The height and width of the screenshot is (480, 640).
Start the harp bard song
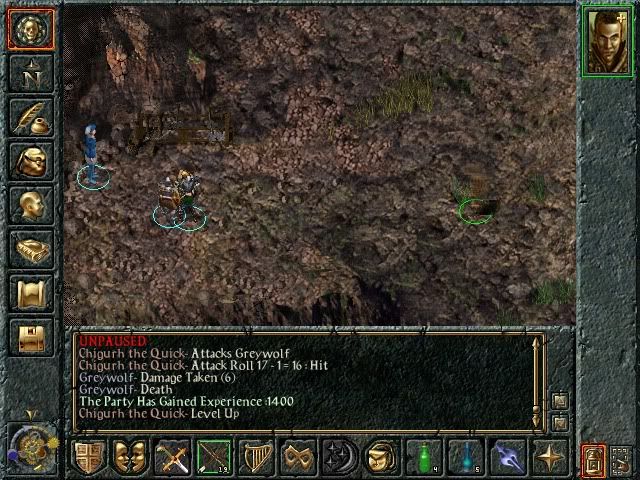[x=256, y=457]
